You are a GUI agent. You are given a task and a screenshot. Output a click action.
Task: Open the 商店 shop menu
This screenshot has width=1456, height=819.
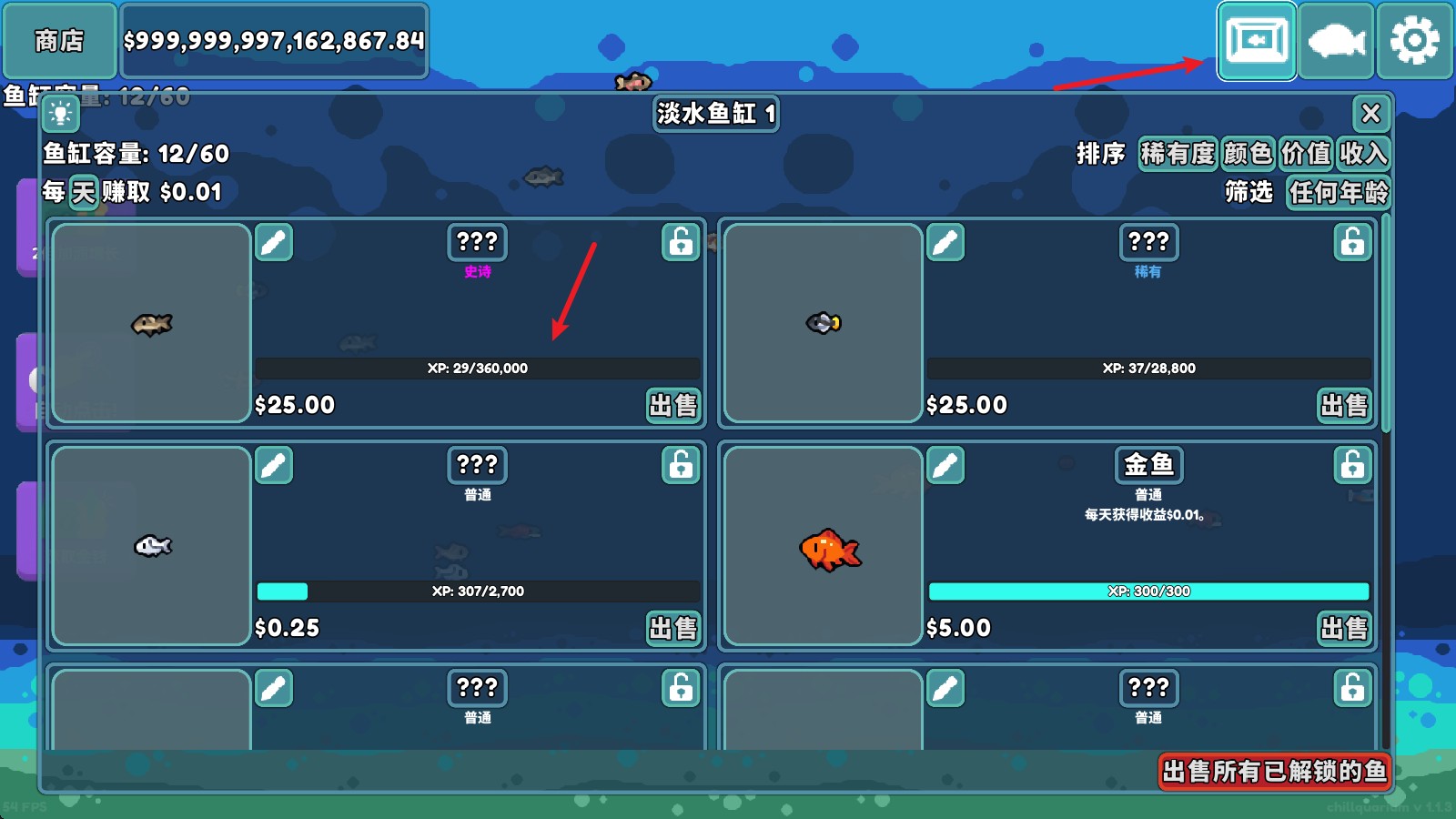coord(58,41)
